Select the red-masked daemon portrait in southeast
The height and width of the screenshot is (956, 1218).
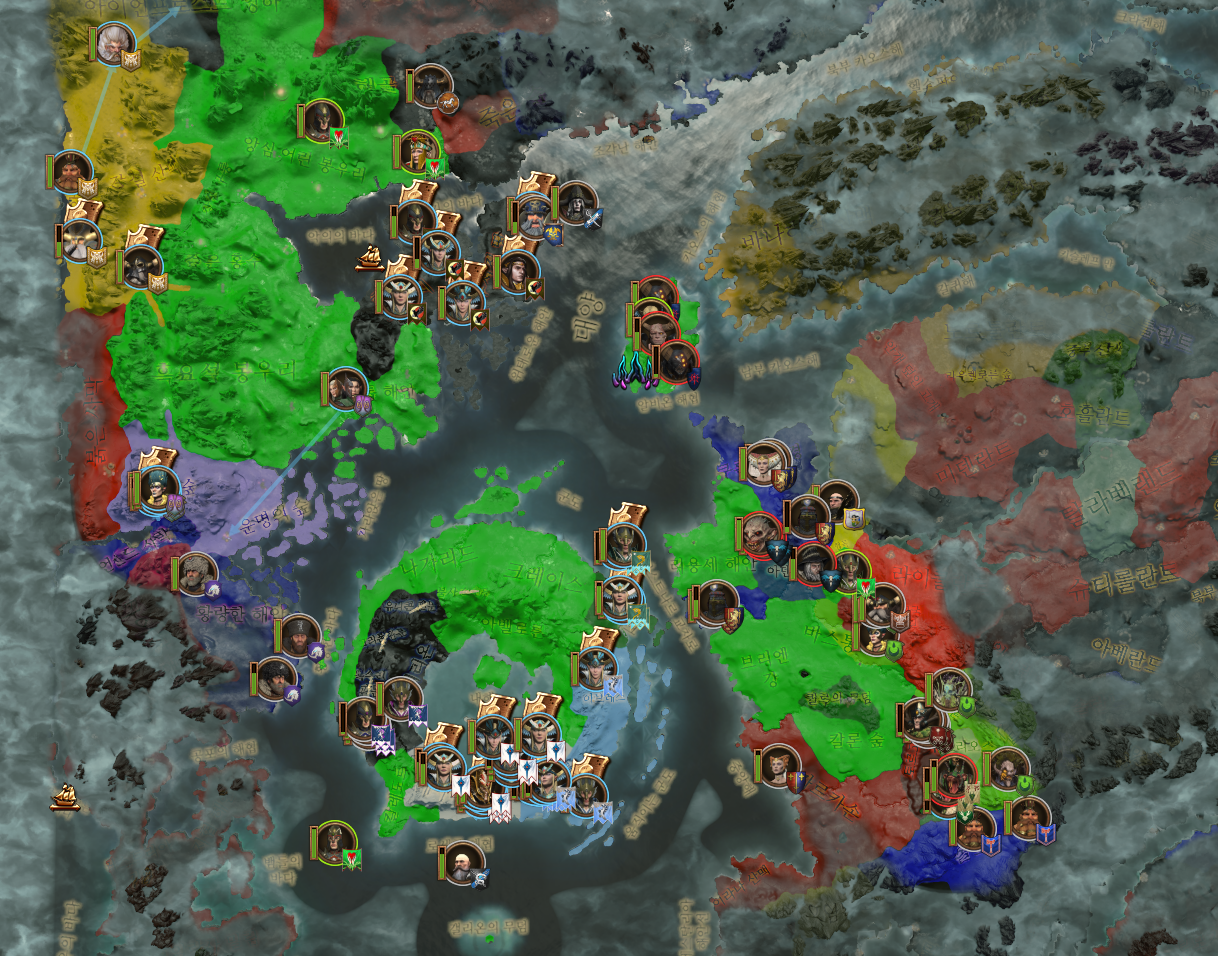(950, 777)
